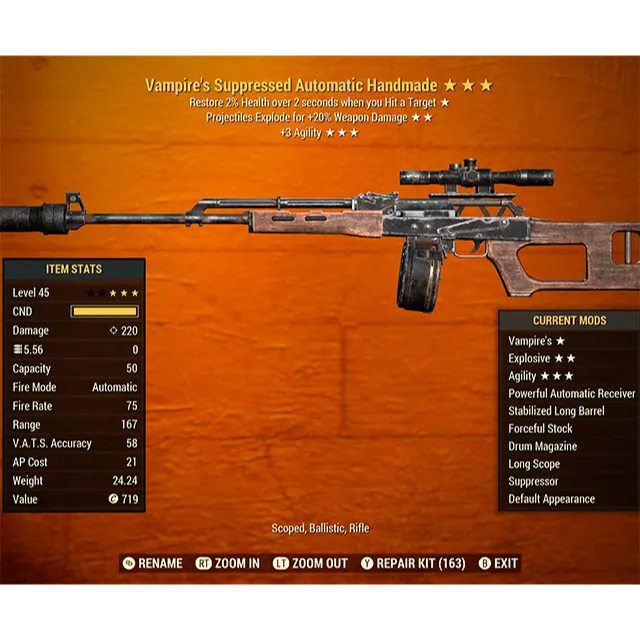Screen dimensions: 640x640
Task: Use the Repair Kit (163) option
Action: coord(413,563)
